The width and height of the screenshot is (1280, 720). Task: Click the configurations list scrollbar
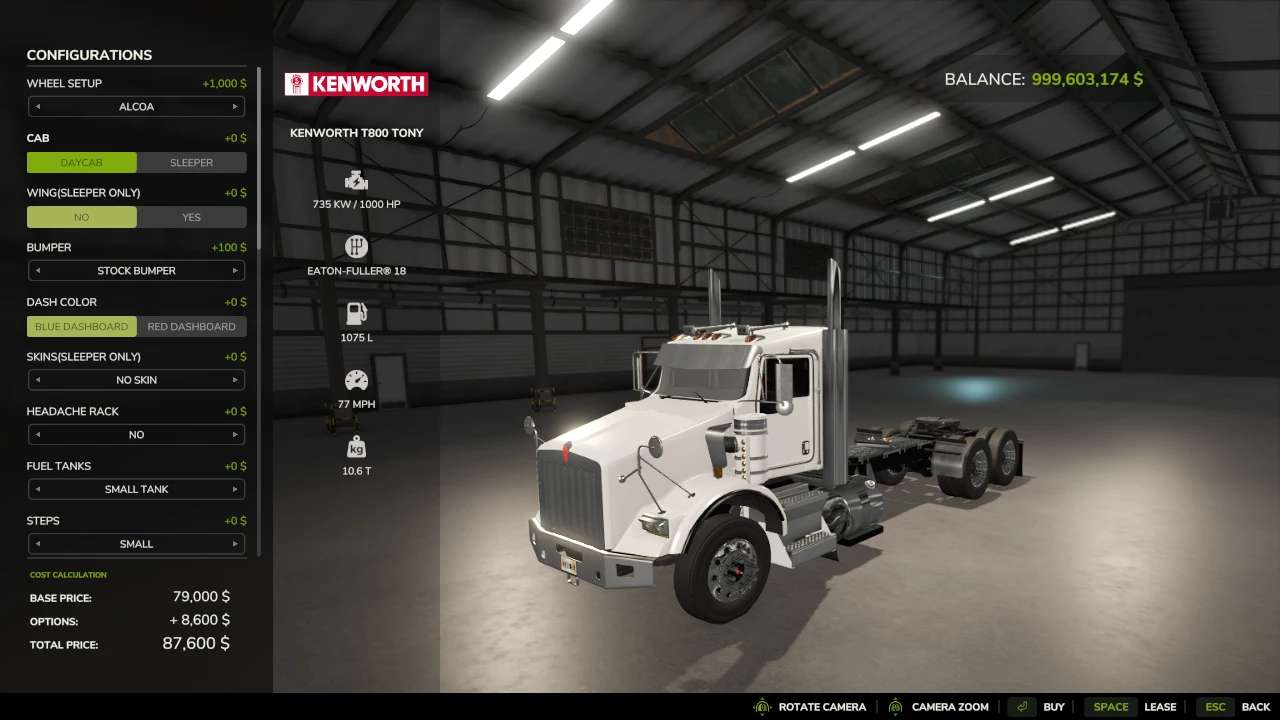tap(259, 160)
